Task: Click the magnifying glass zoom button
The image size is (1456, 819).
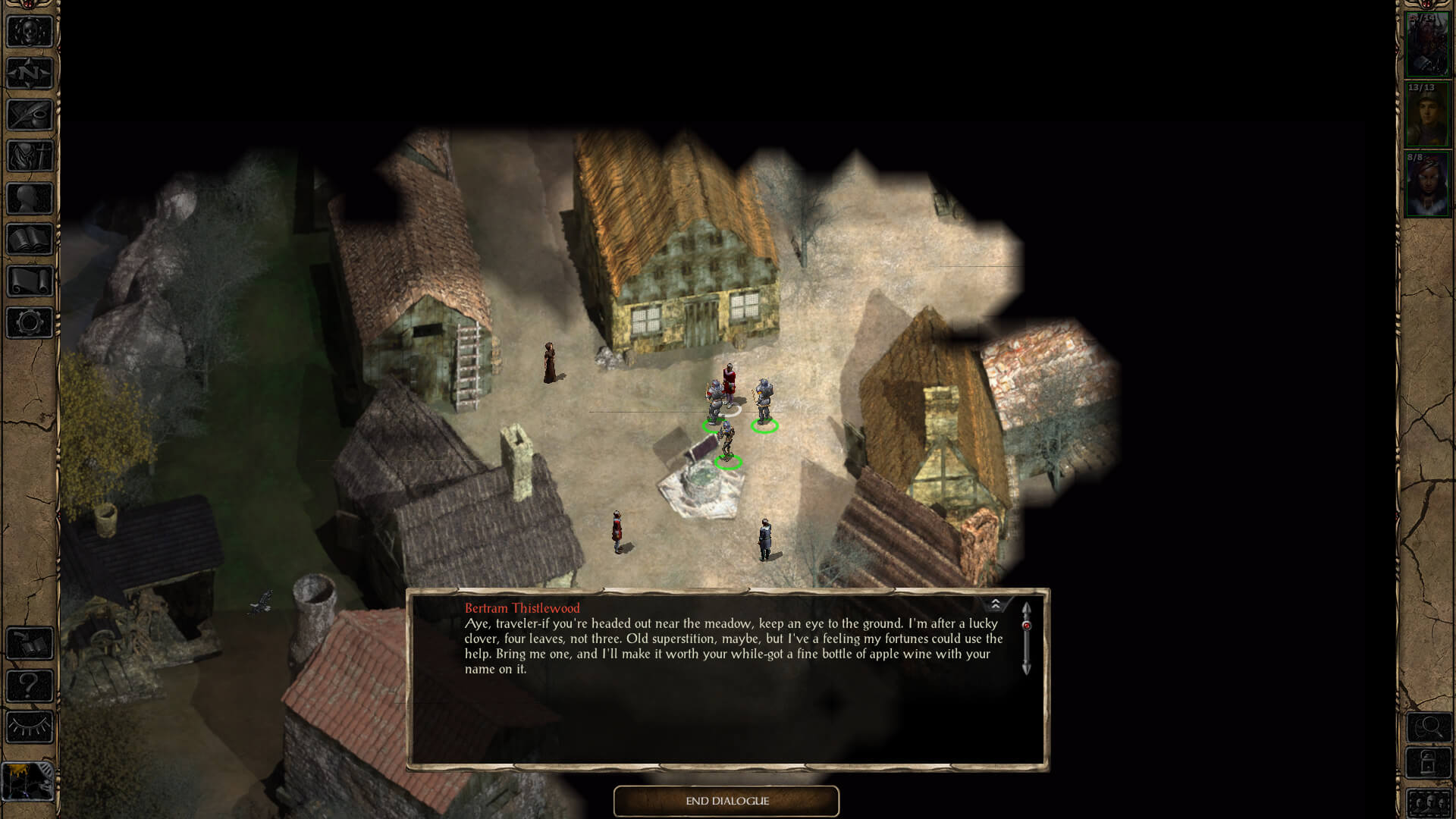Action: [x=1429, y=728]
